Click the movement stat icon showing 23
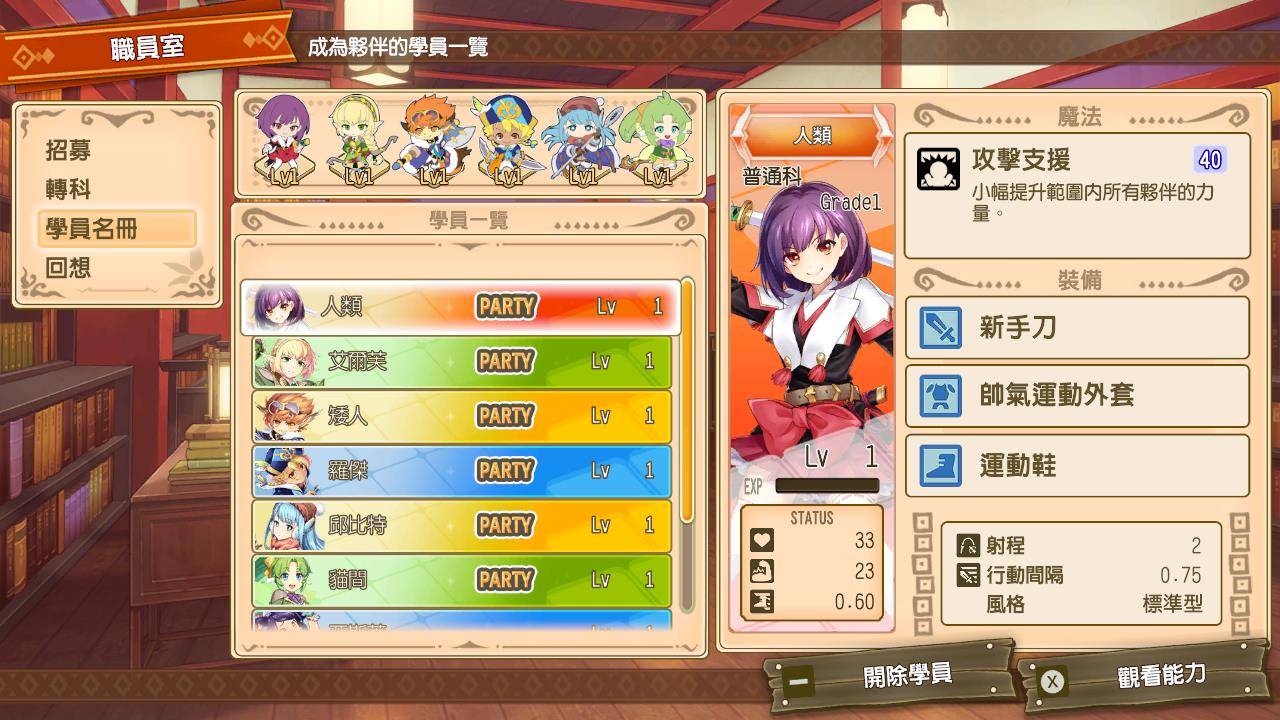This screenshot has height=720, width=1280. point(762,572)
